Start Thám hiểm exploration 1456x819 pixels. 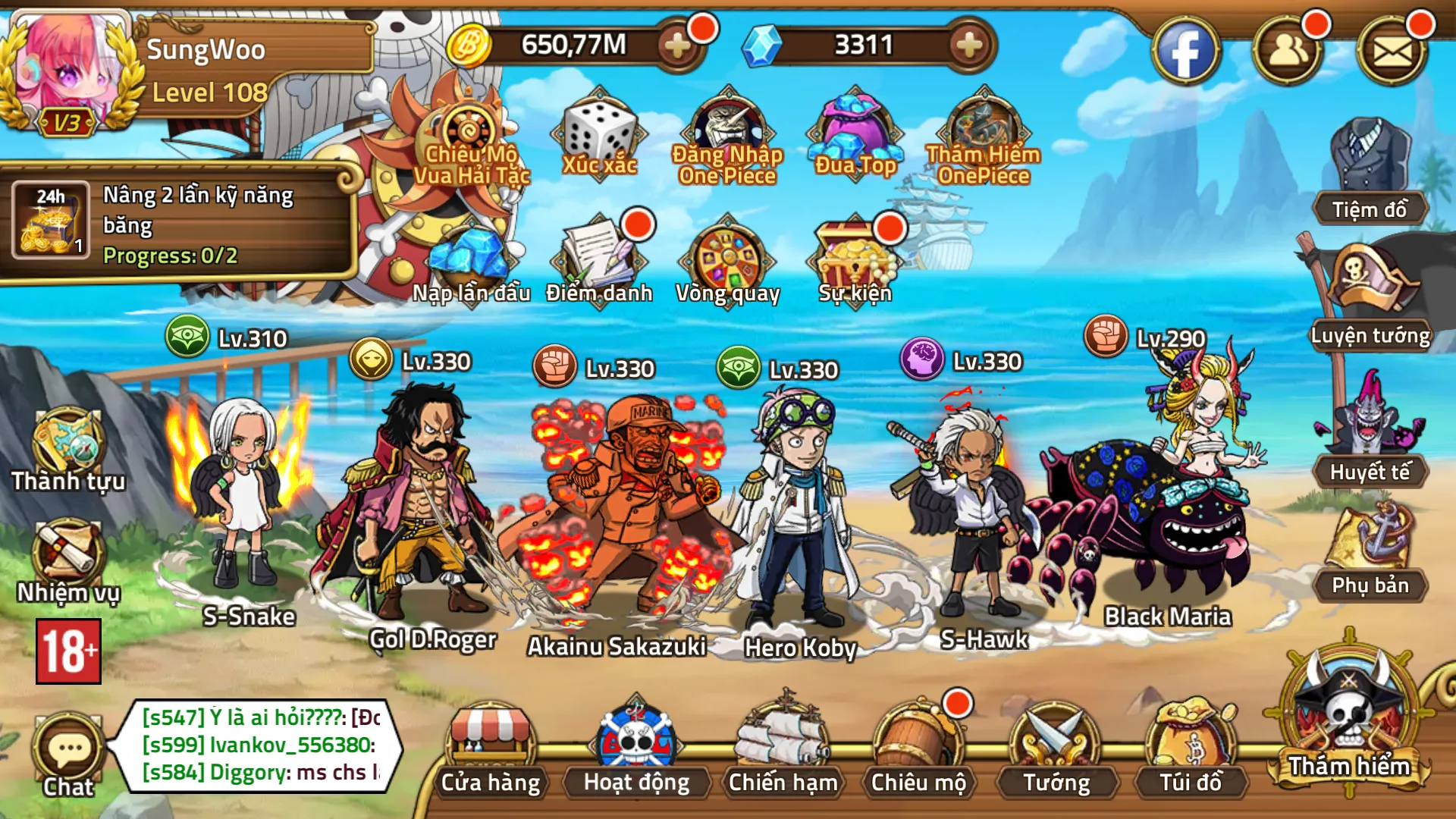point(1349,717)
